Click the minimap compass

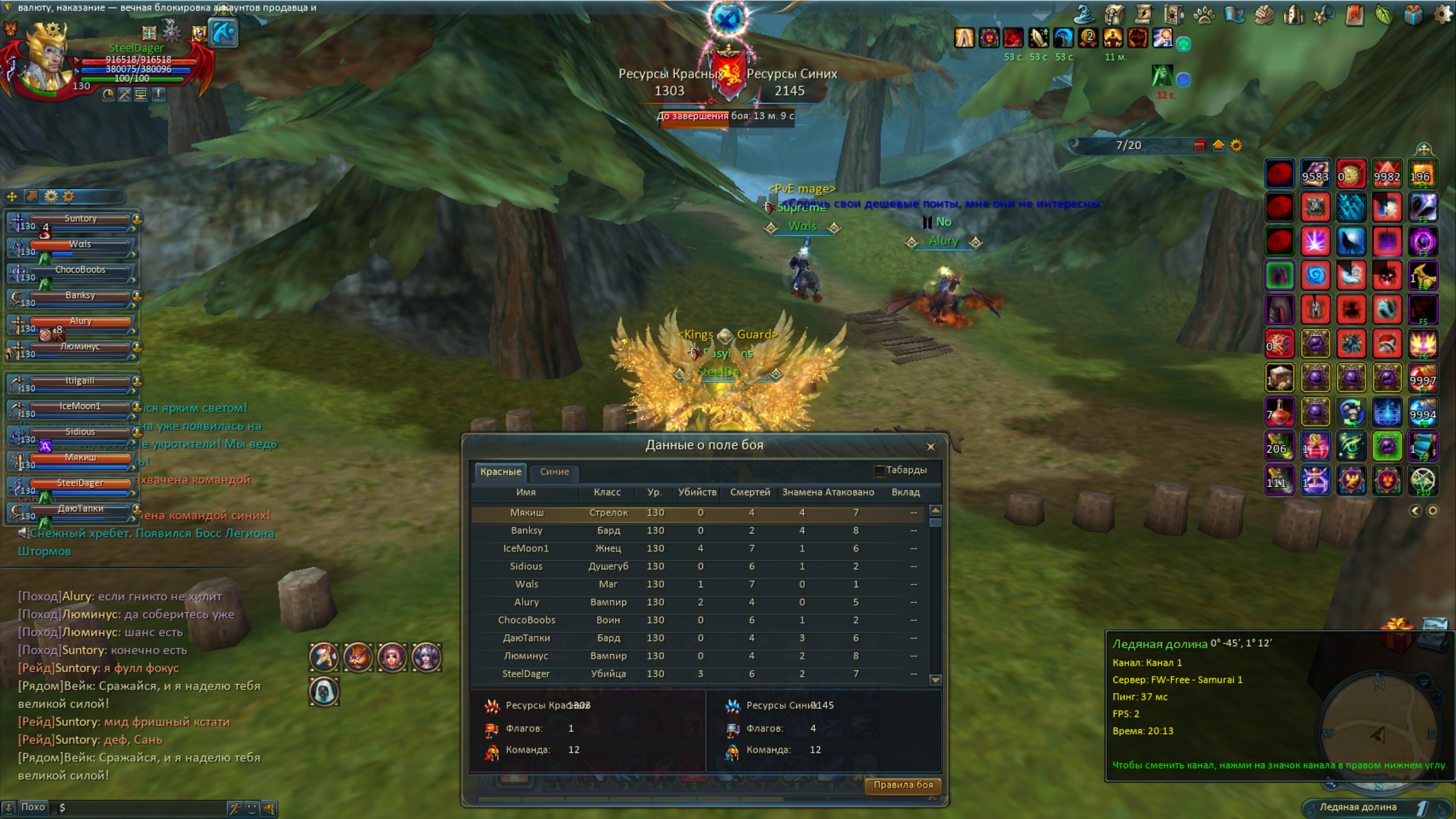coord(1379,734)
